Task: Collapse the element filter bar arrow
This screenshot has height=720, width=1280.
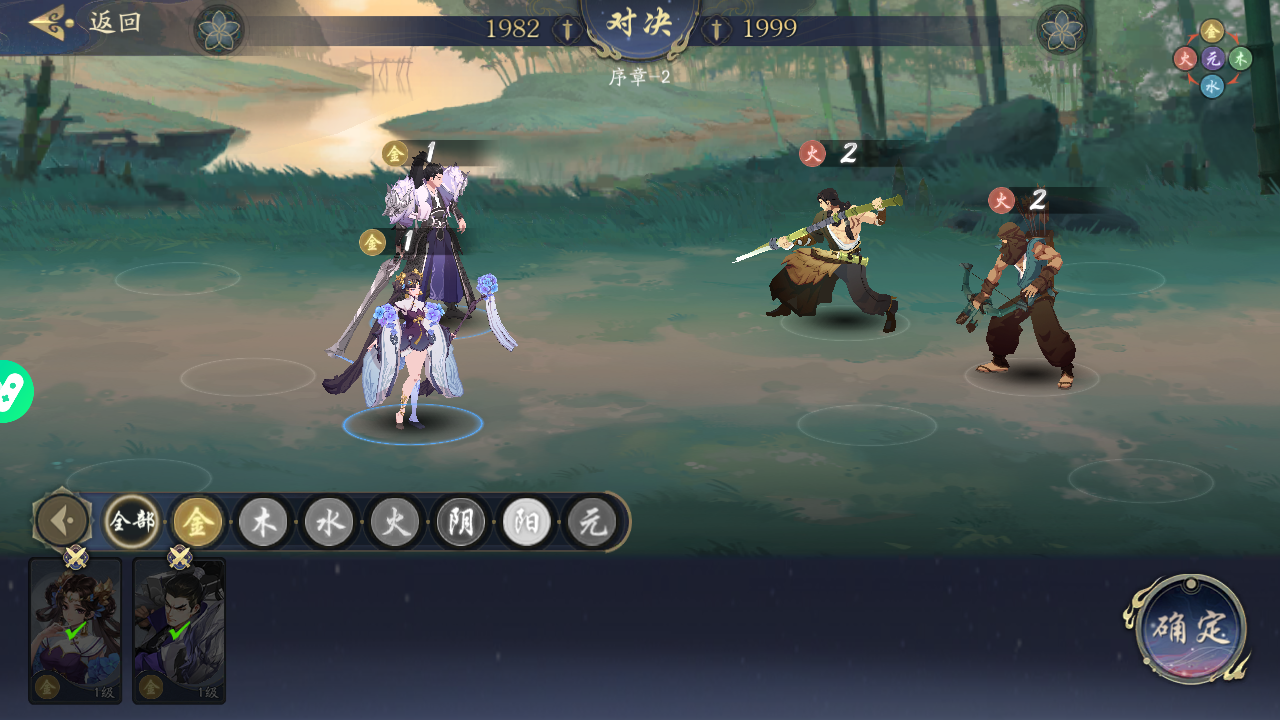Action: [x=62, y=521]
